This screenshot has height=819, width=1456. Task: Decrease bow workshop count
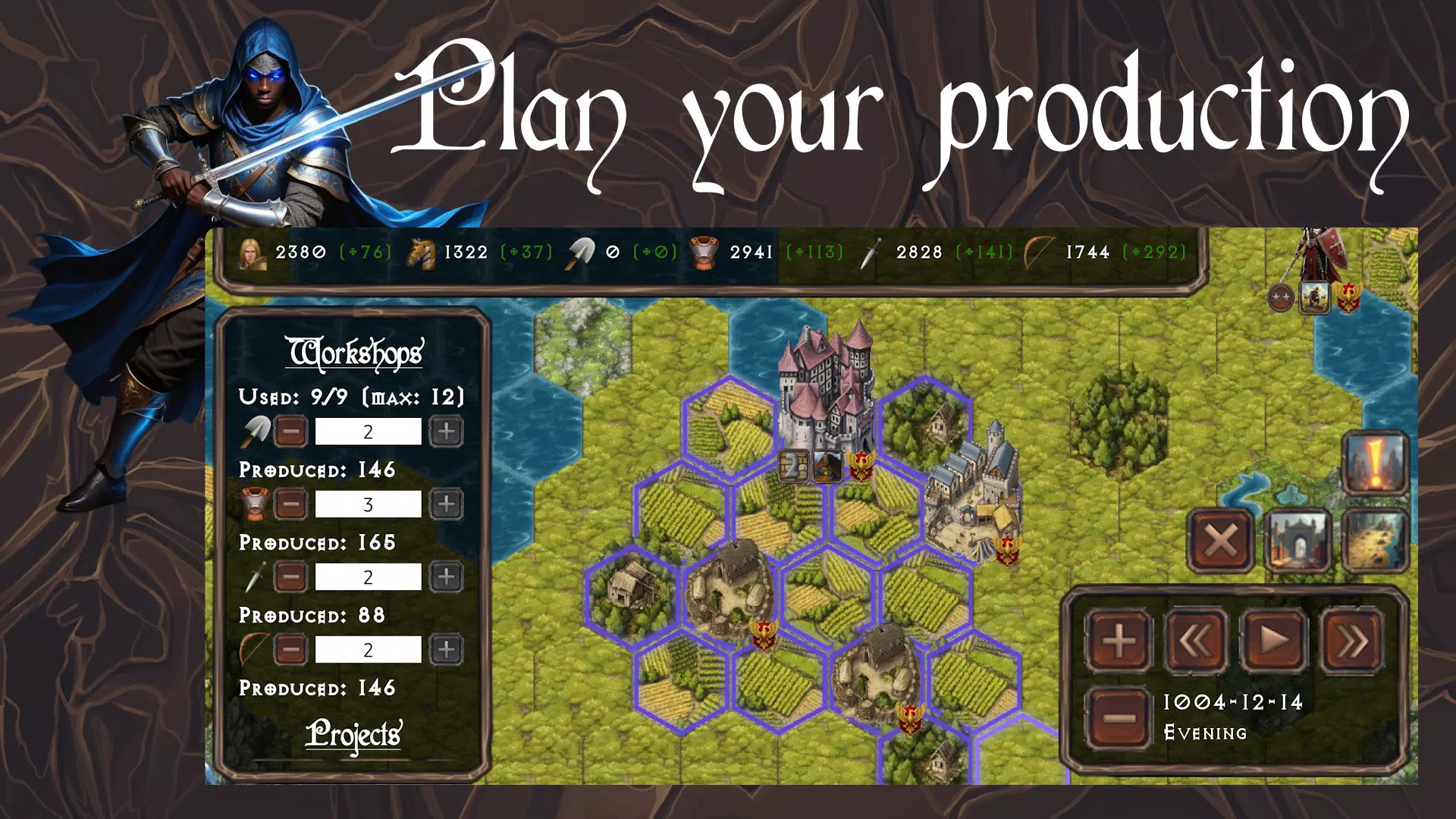pos(290,650)
